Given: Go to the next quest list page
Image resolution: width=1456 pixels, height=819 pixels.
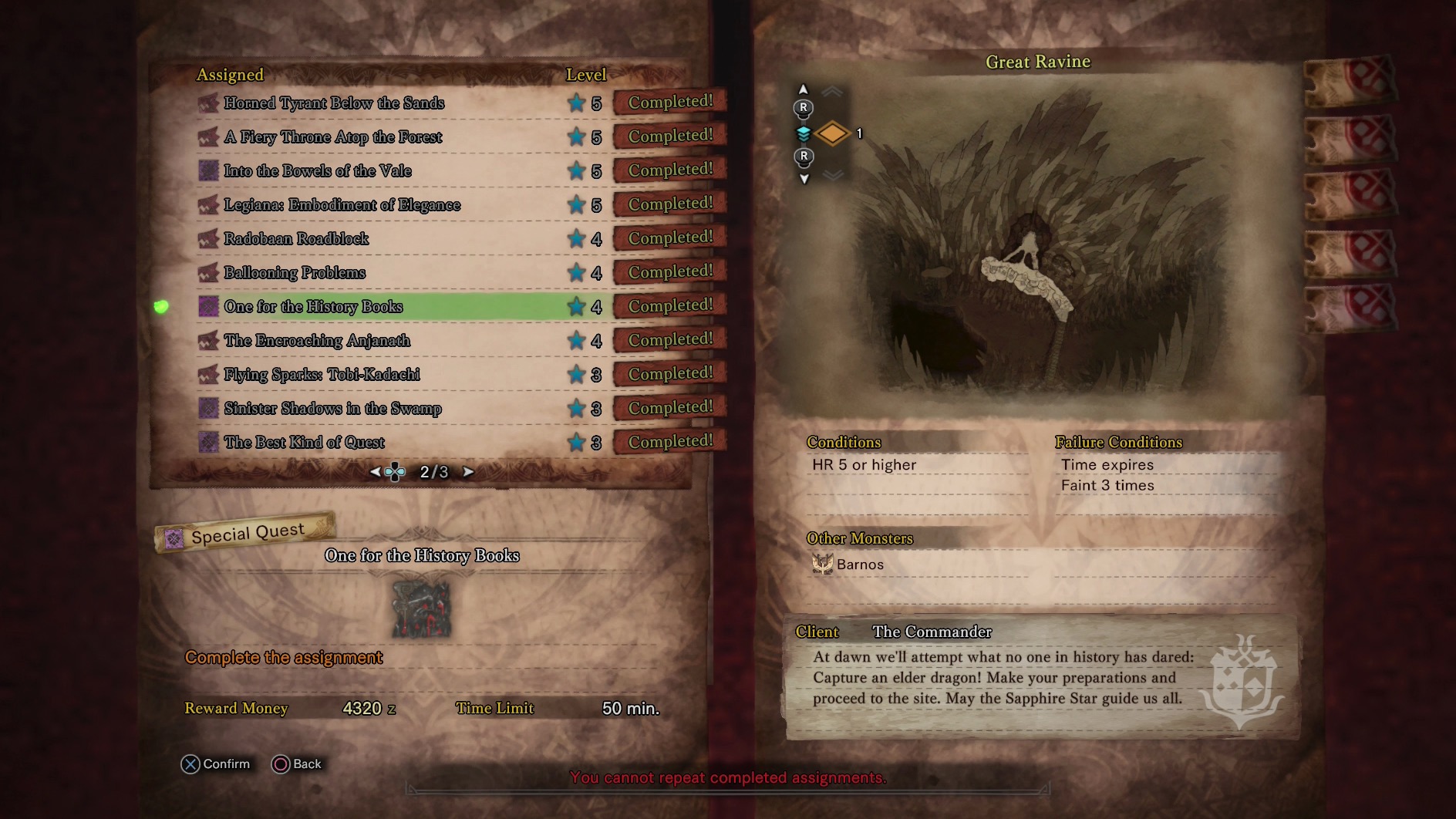Looking at the screenshot, I should pyautogui.click(x=468, y=472).
